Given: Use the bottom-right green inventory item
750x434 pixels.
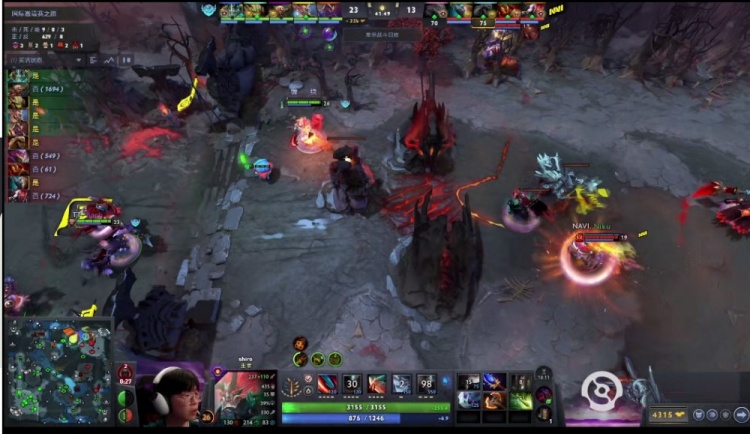Looking at the screenshot, I should 519,400.
